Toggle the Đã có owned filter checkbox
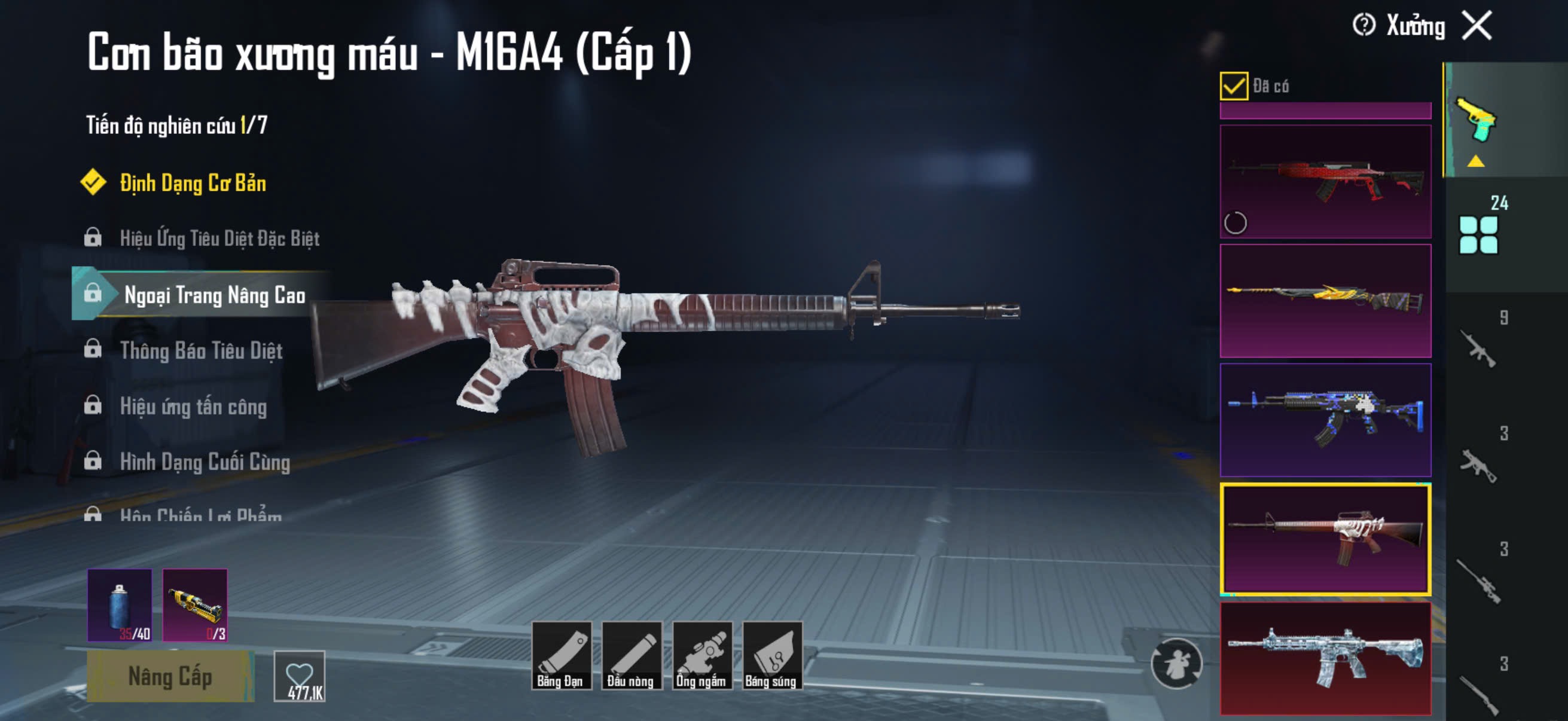This screenshot has height=721, width=1568. (1233, 85)
